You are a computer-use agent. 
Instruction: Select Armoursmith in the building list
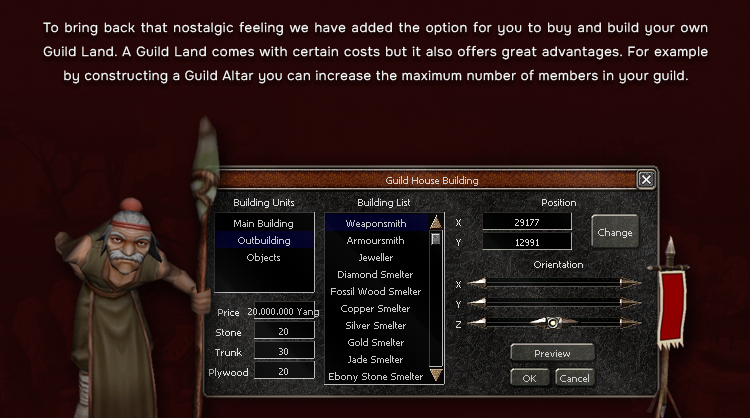coord(375,240)
